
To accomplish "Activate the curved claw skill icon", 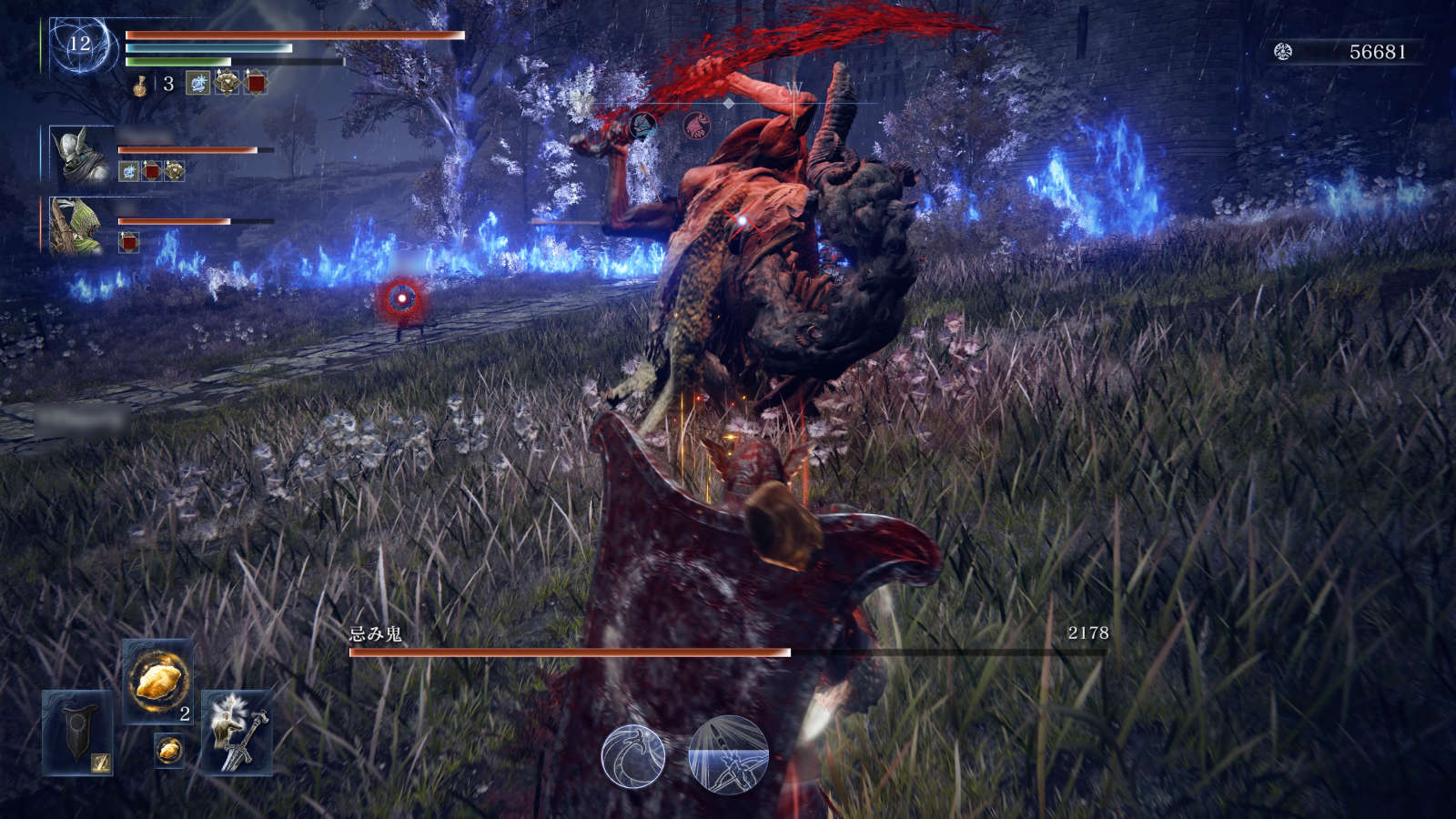I will click(633, 755).
